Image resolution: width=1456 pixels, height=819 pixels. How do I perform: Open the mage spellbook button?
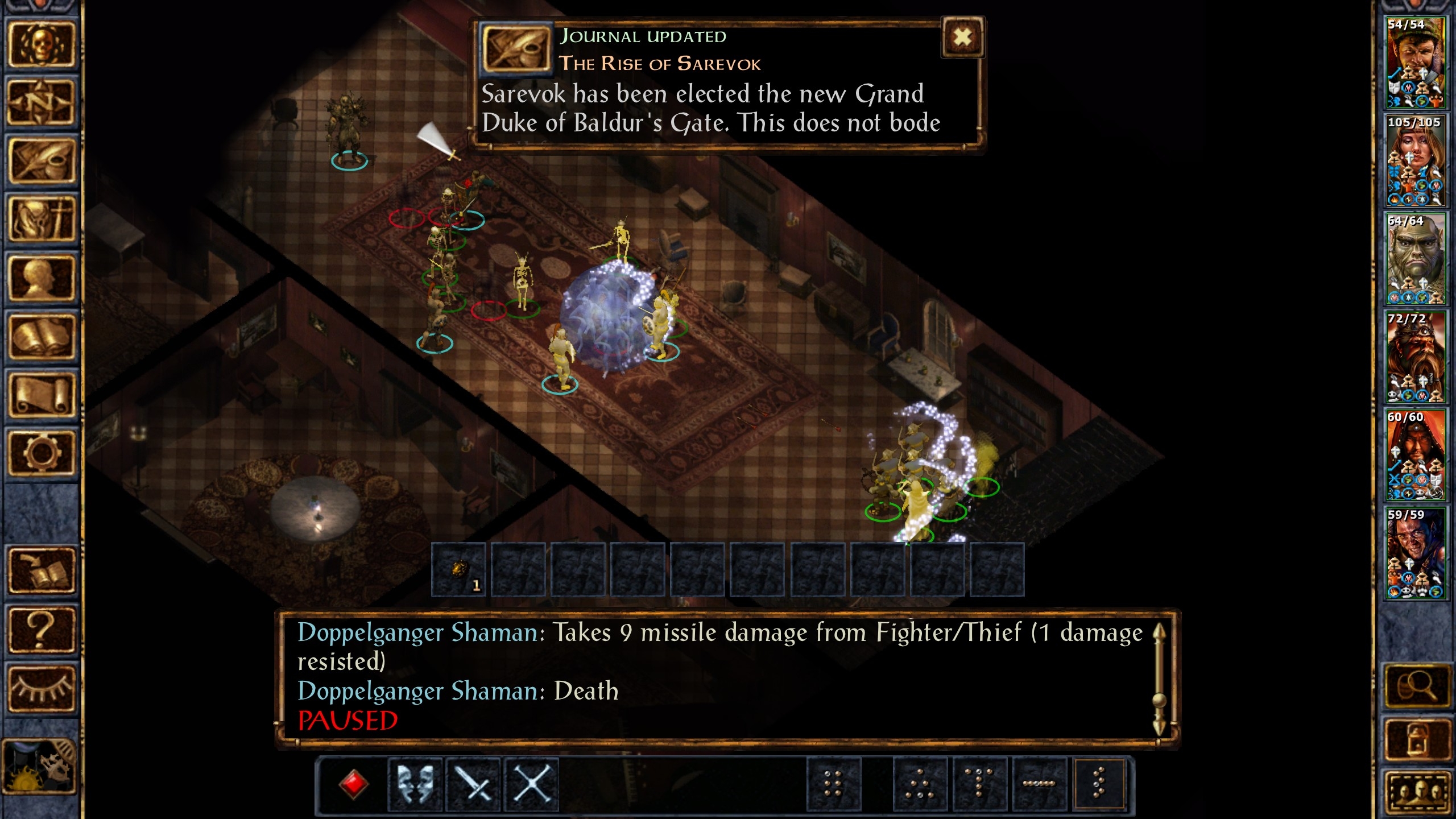point(41,337)
